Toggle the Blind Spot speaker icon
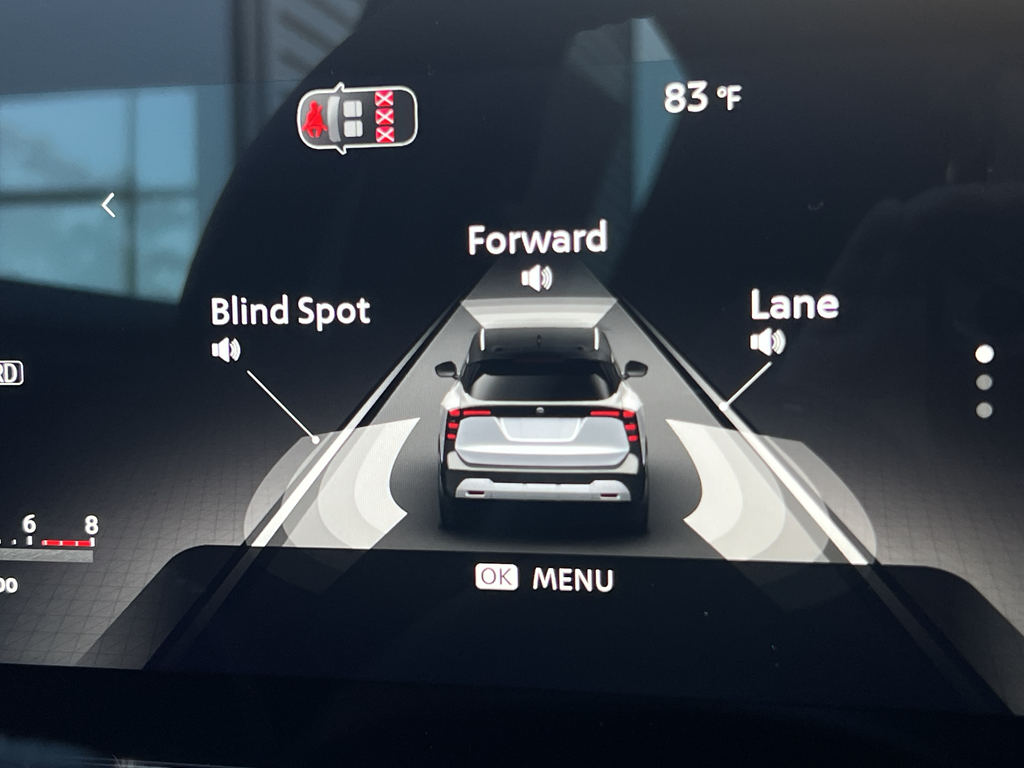1024x768 pixels. point(226,349)
